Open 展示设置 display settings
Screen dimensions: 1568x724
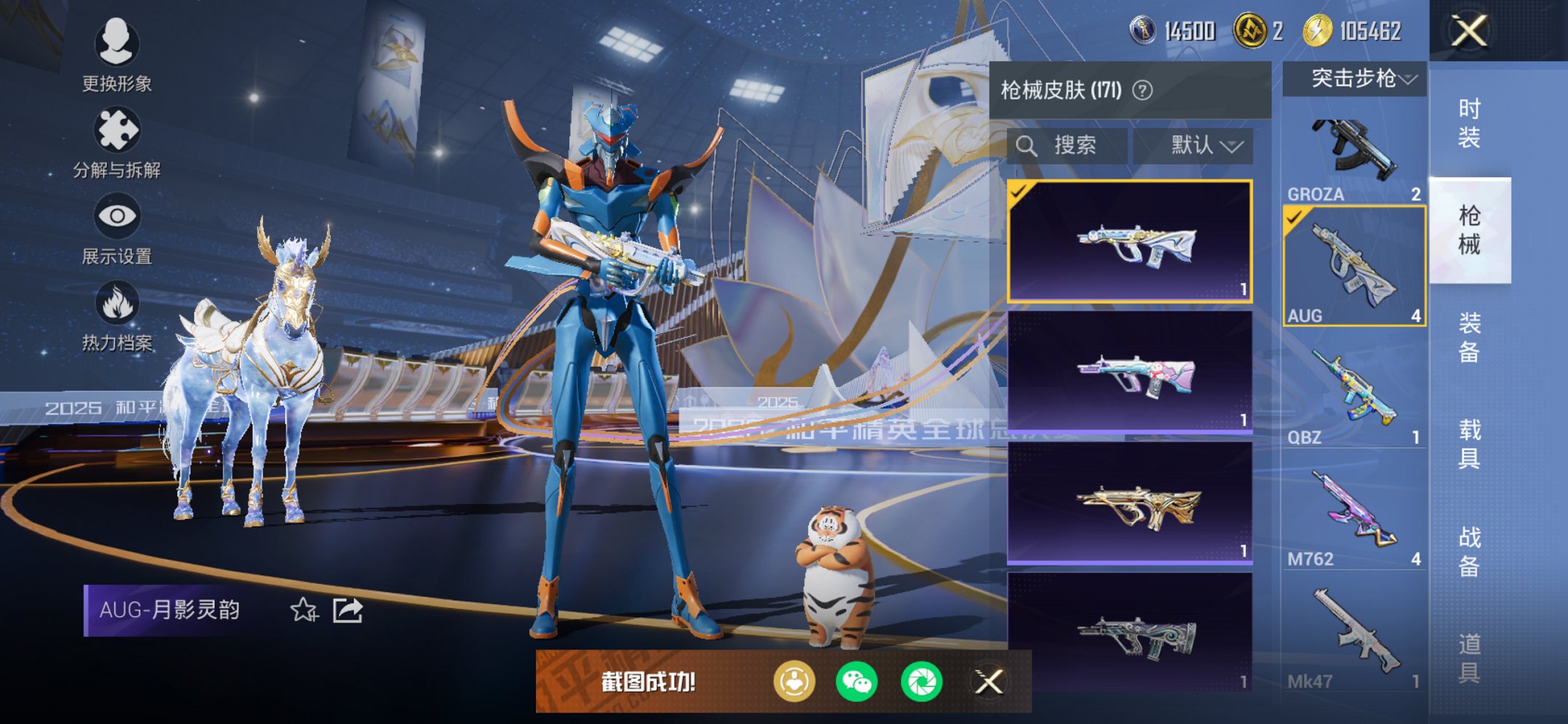117,228
